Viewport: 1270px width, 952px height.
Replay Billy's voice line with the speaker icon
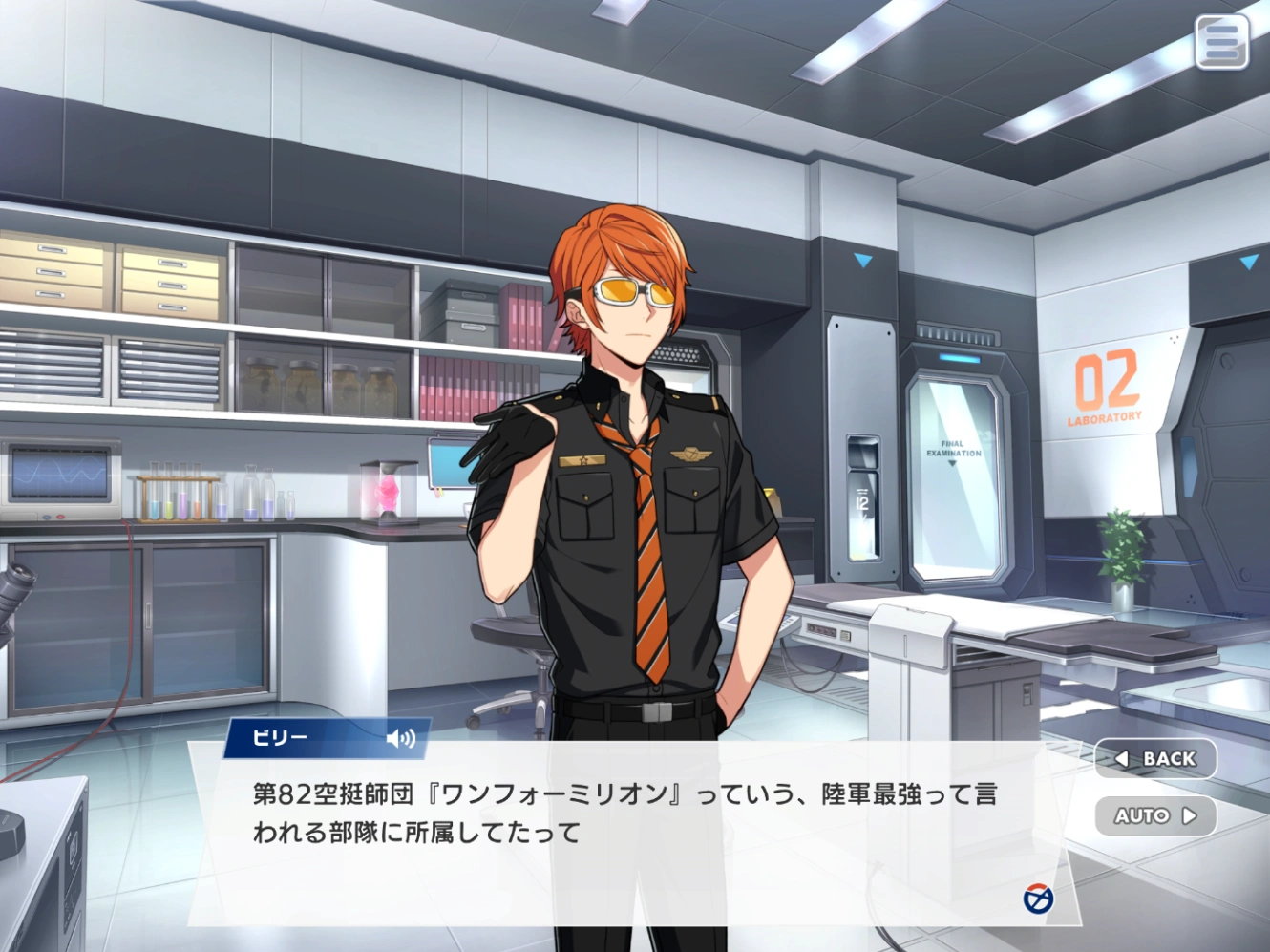pyautogui.click(x=401, y=738)
